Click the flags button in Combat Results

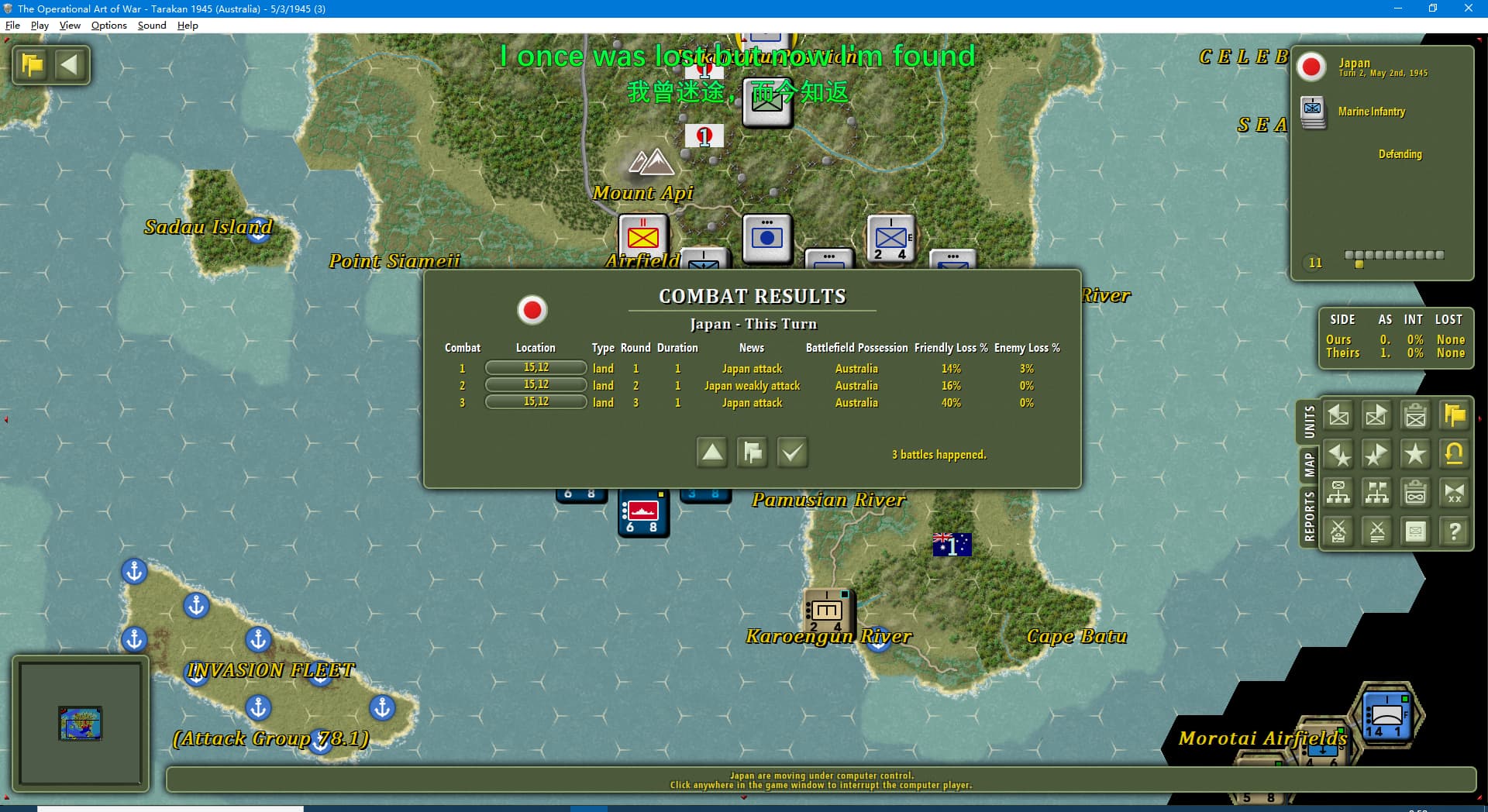pos(752,452)
